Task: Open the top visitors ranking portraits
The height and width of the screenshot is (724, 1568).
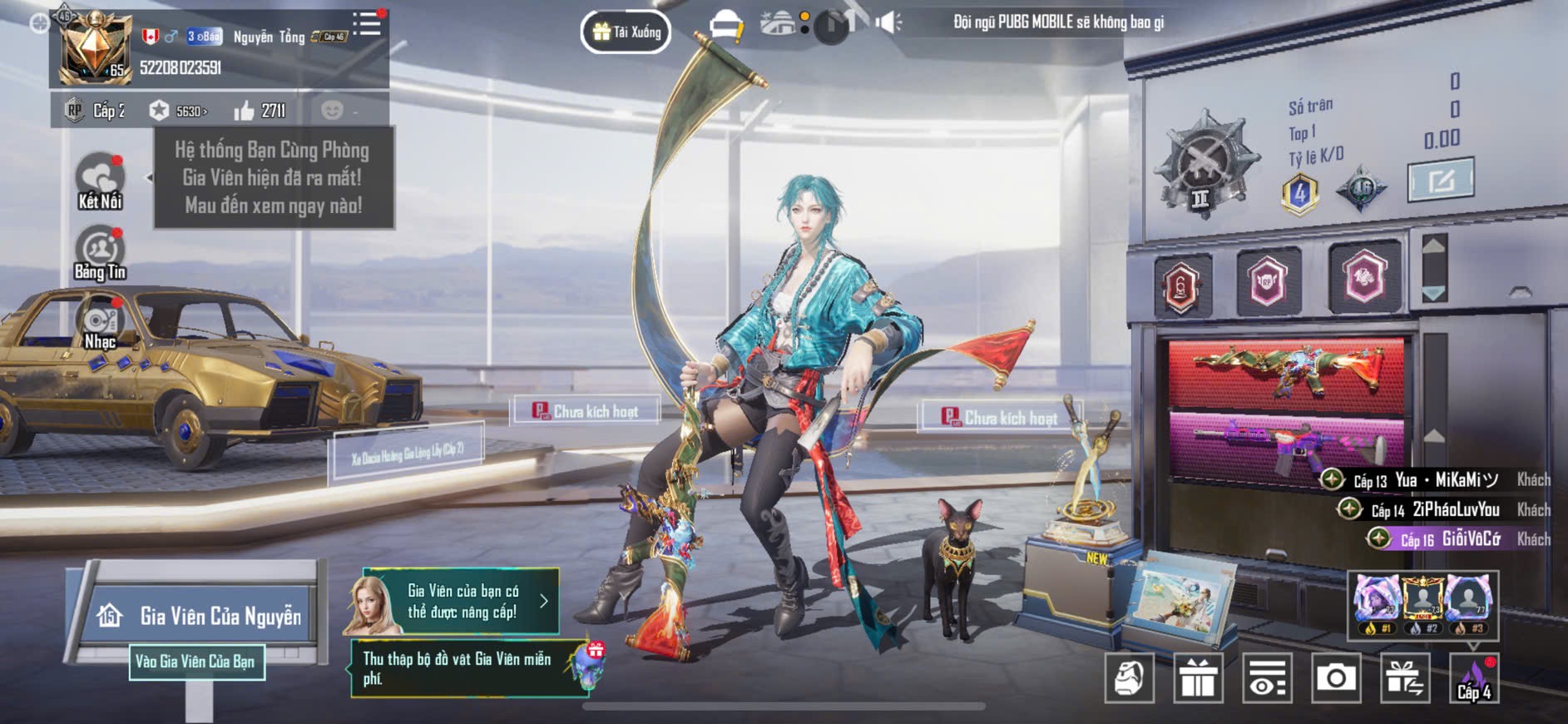Action: [1422, 605]
